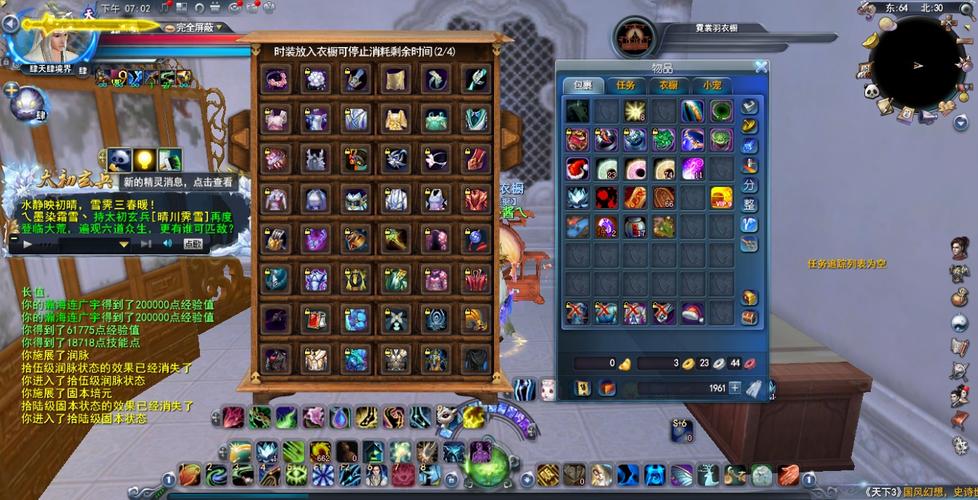Click the plus button beside 1961
The image size is (978, 500).
click(735, 388)
